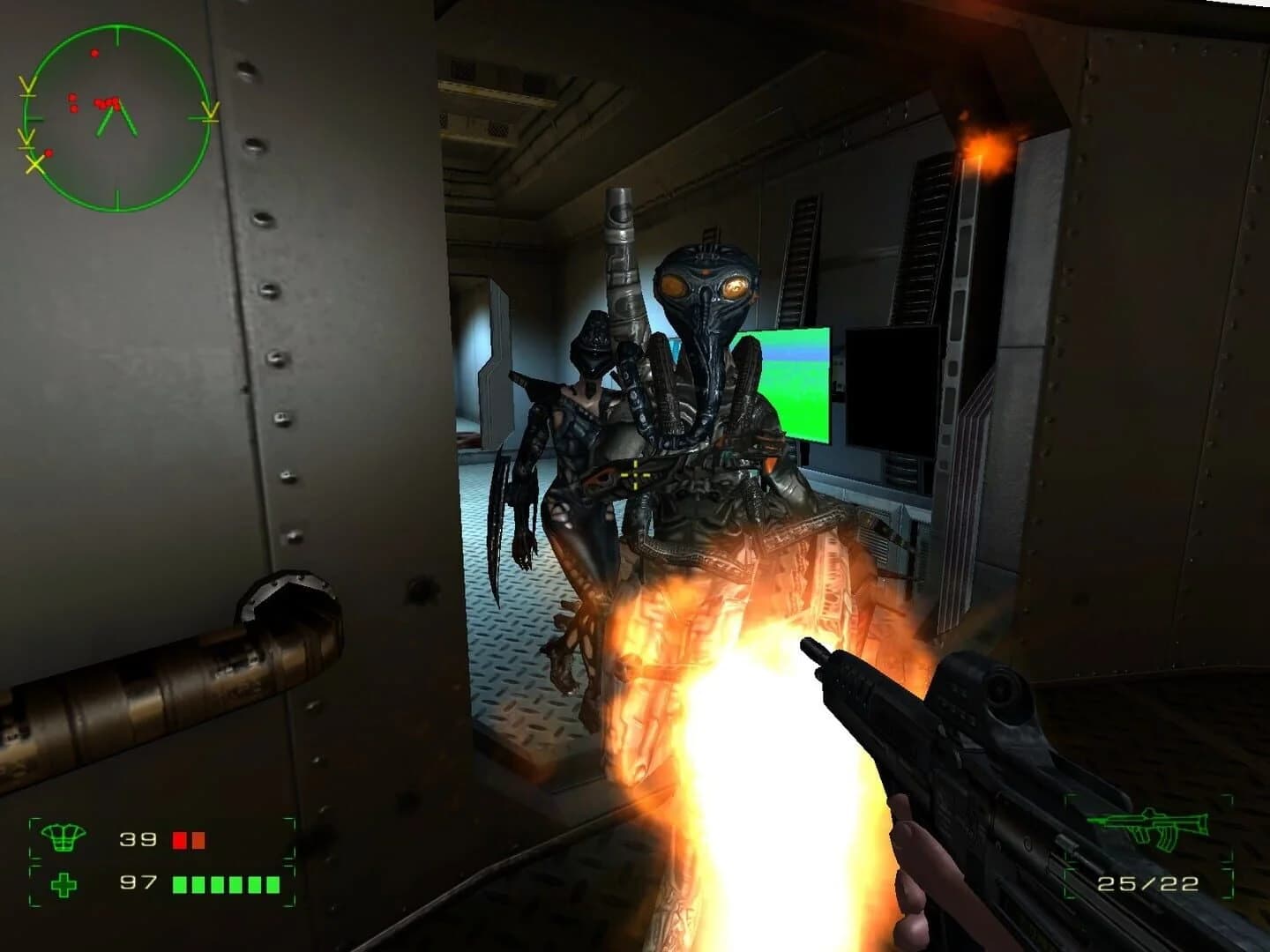Click the yellow X marker on the radar
The width and height of the screenshot is (1270, 952).
click(34, 163)
